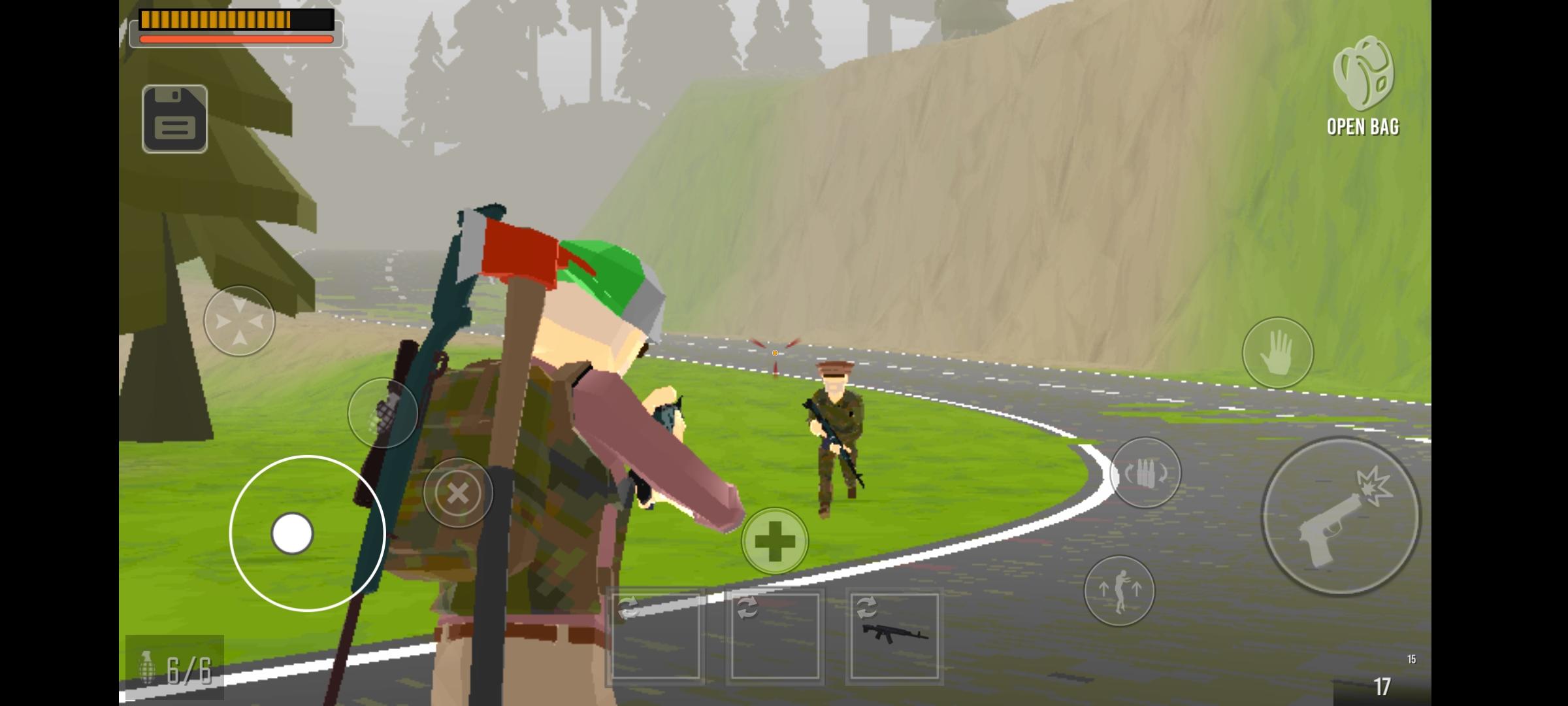1568x706 pixels.
Task: Throw a grenade using the grenade icon
Action: coord(382,413)
